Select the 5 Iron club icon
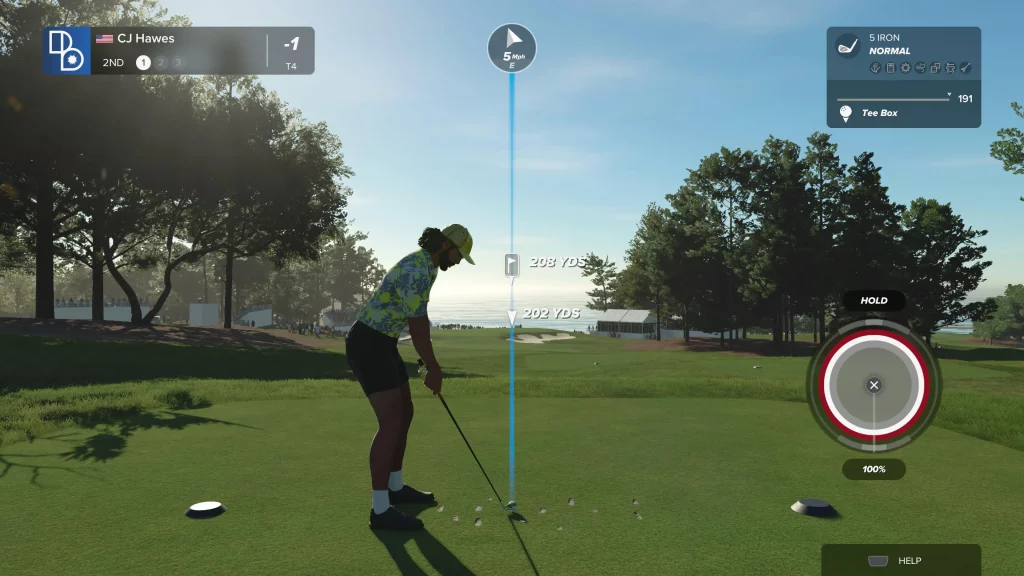The width and height of the screenshot is (1024, 576). (x=848, y=46)
